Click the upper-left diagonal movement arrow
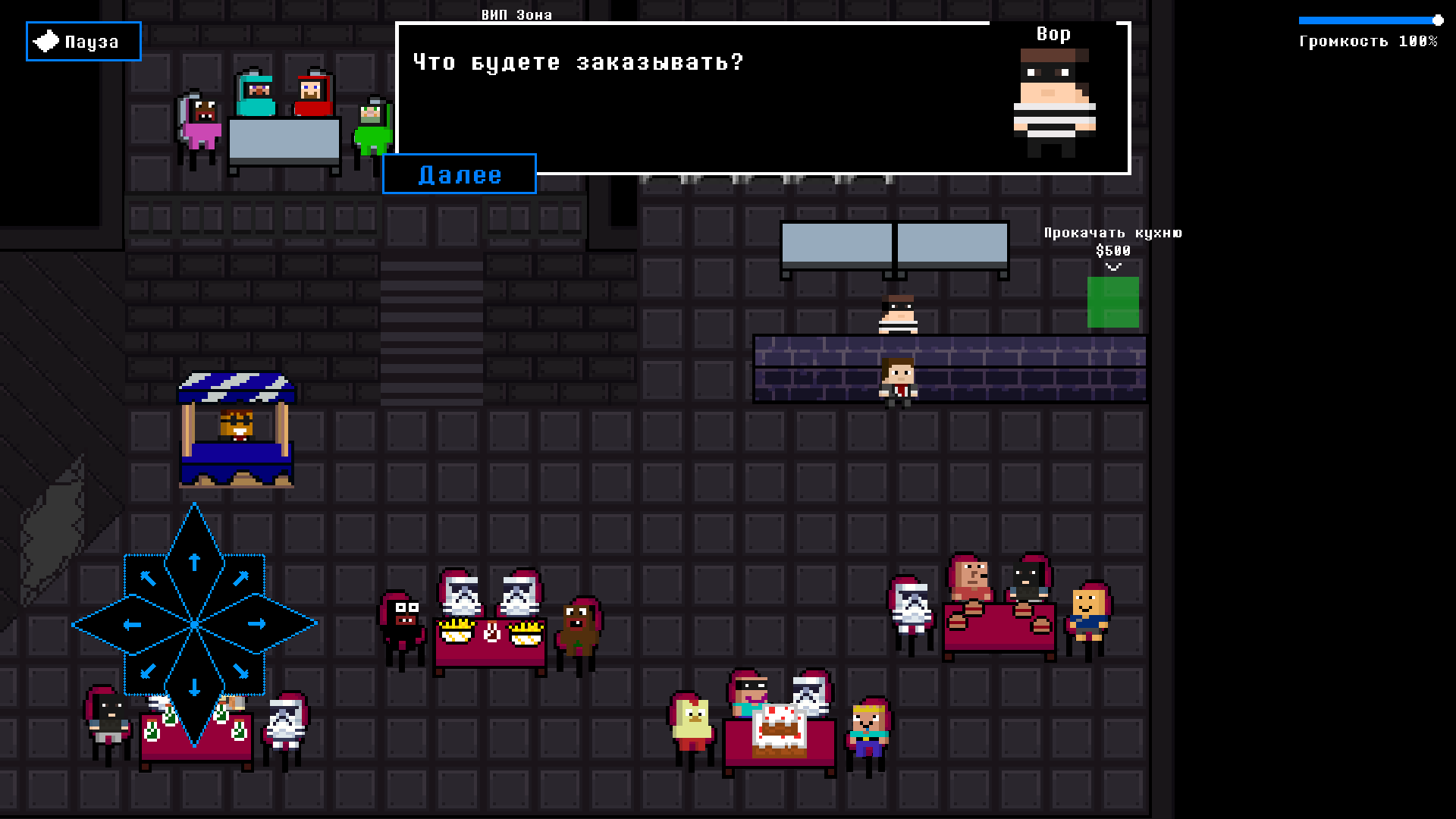1456x819 pixels. pyautogui.click(x=148, y=576)
